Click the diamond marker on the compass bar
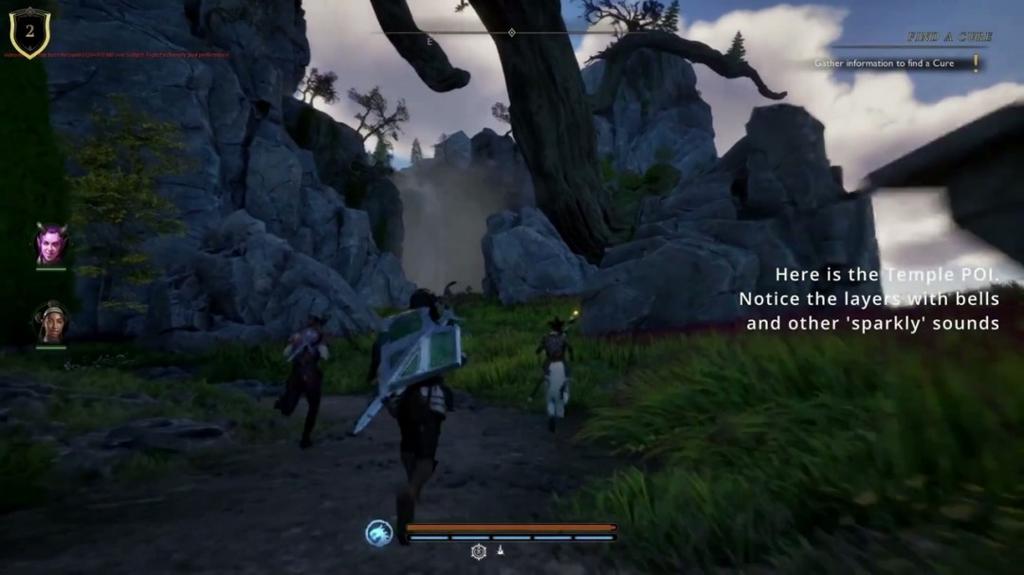The image size is (1024, 575). click(512, 33)
